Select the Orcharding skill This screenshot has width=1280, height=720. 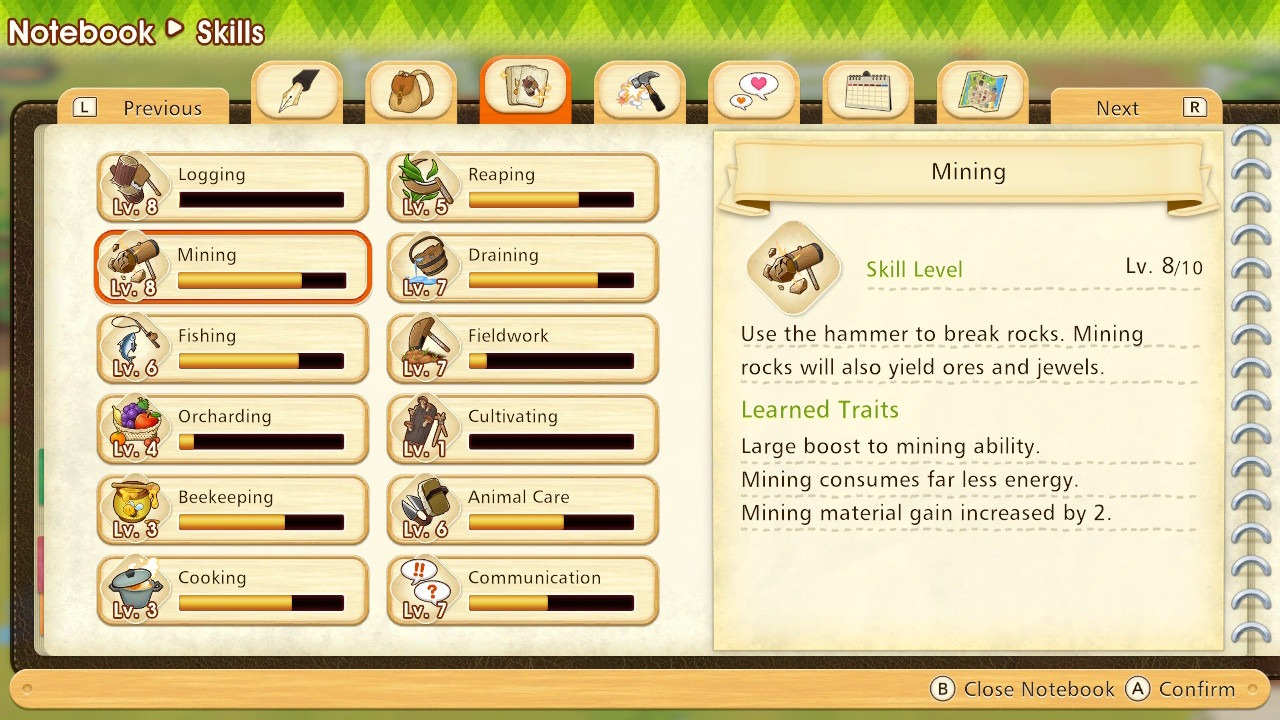click(x=233, y=430)
